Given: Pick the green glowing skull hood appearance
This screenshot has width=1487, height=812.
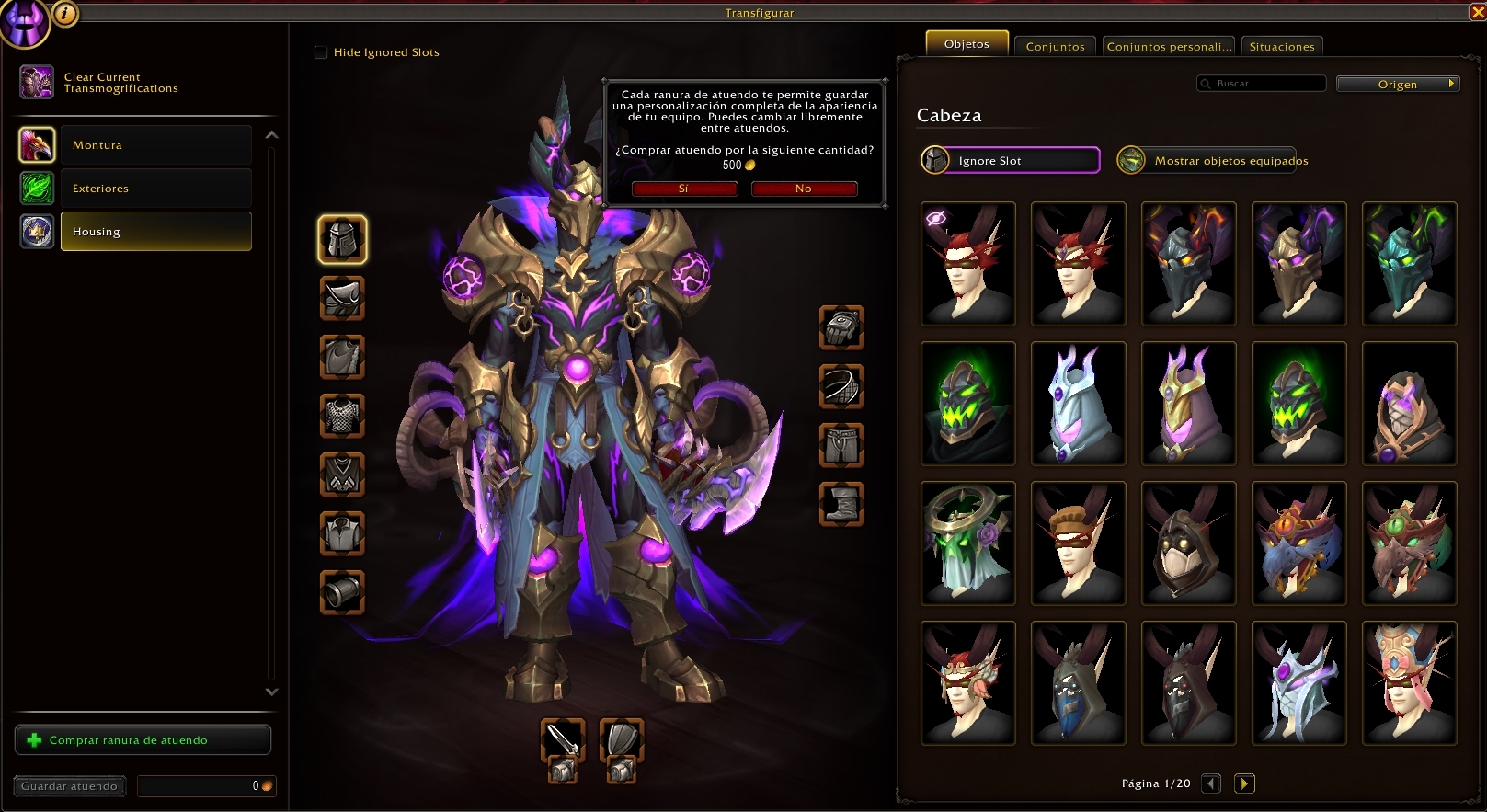Looking at the screenshot, I should click(967, 403).
